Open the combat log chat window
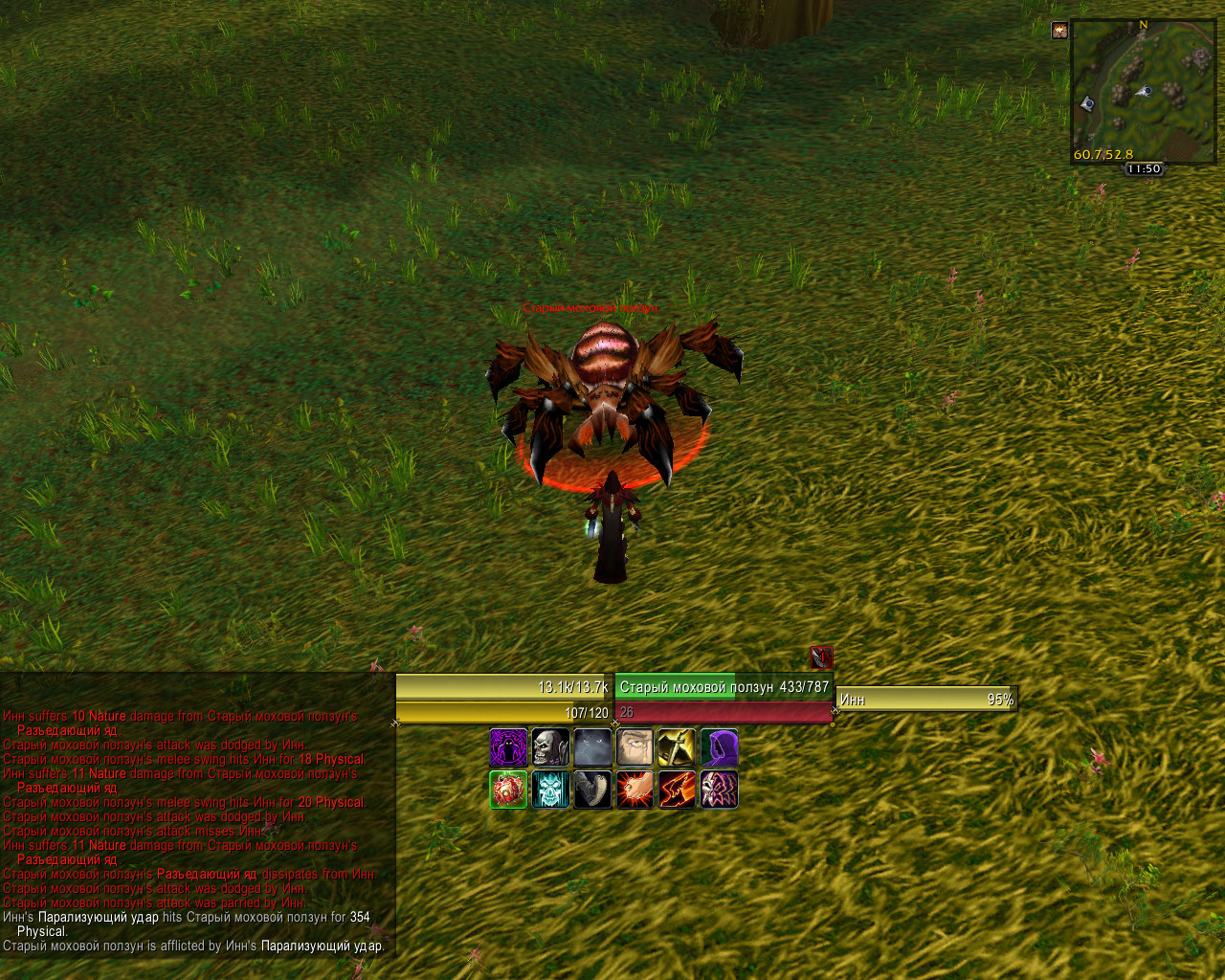Viewport: 1225px width, 980px height. [x=196, y=831]
